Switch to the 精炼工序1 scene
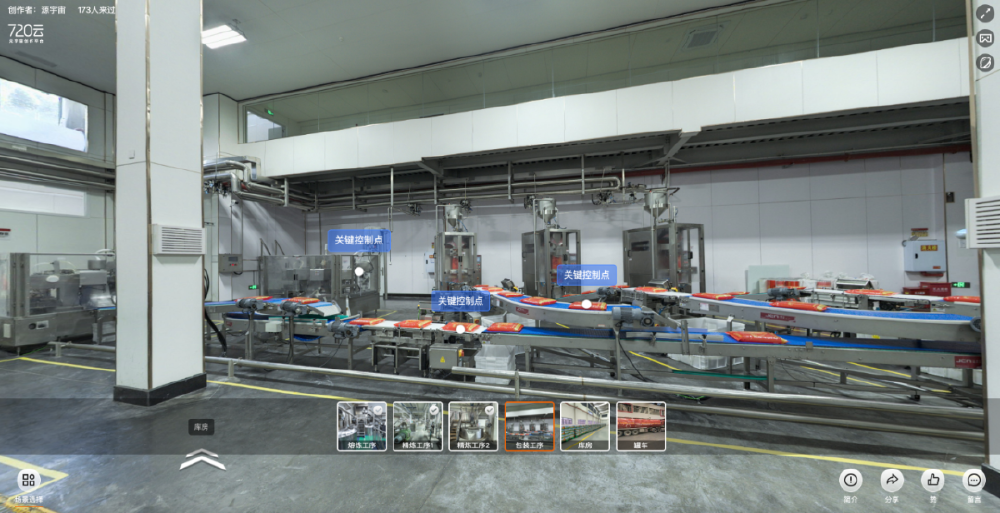 point(417,425)
